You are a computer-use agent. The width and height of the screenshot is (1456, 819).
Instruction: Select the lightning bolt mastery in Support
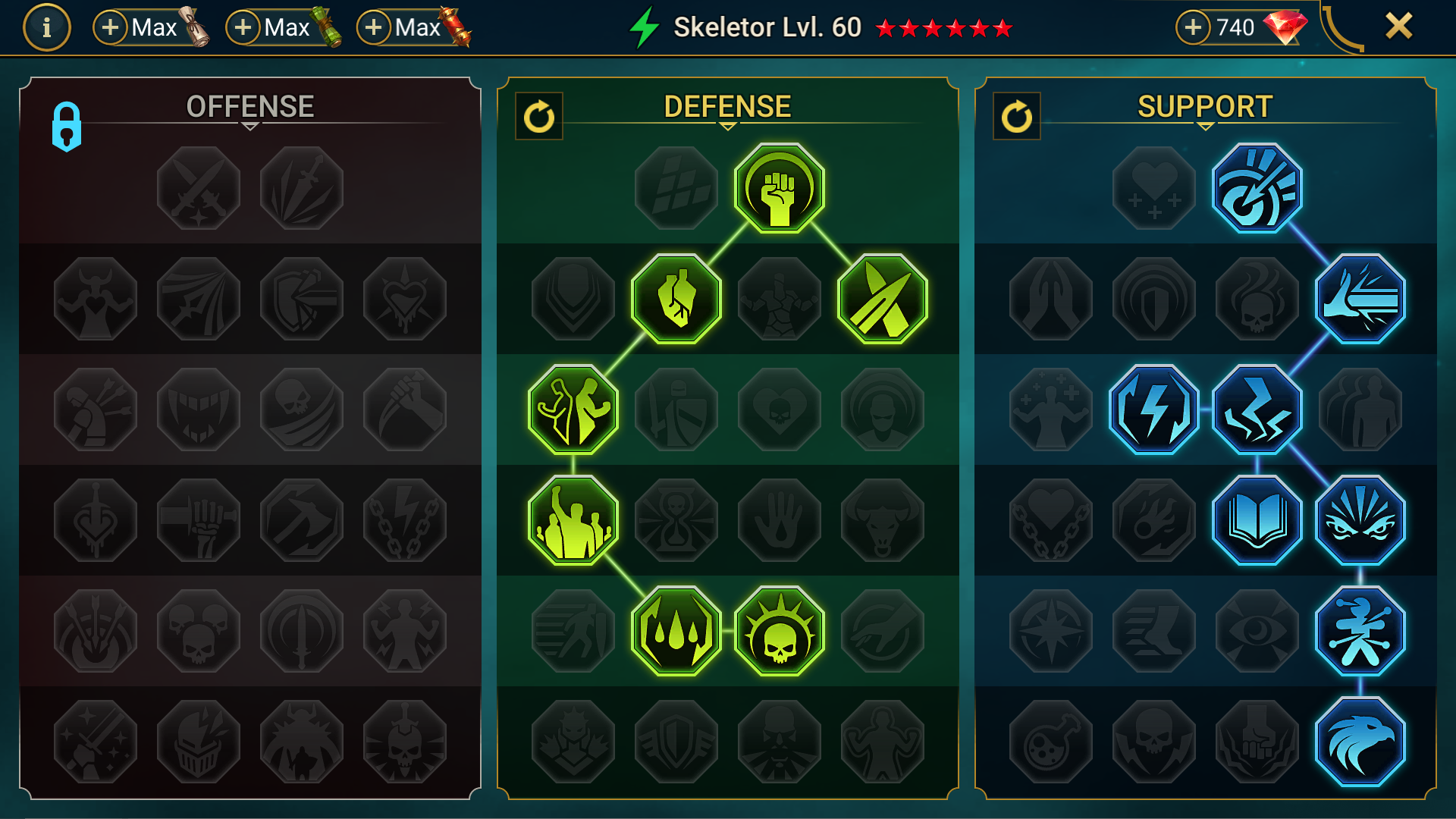pyautogui.click(x=1153, y=409)
